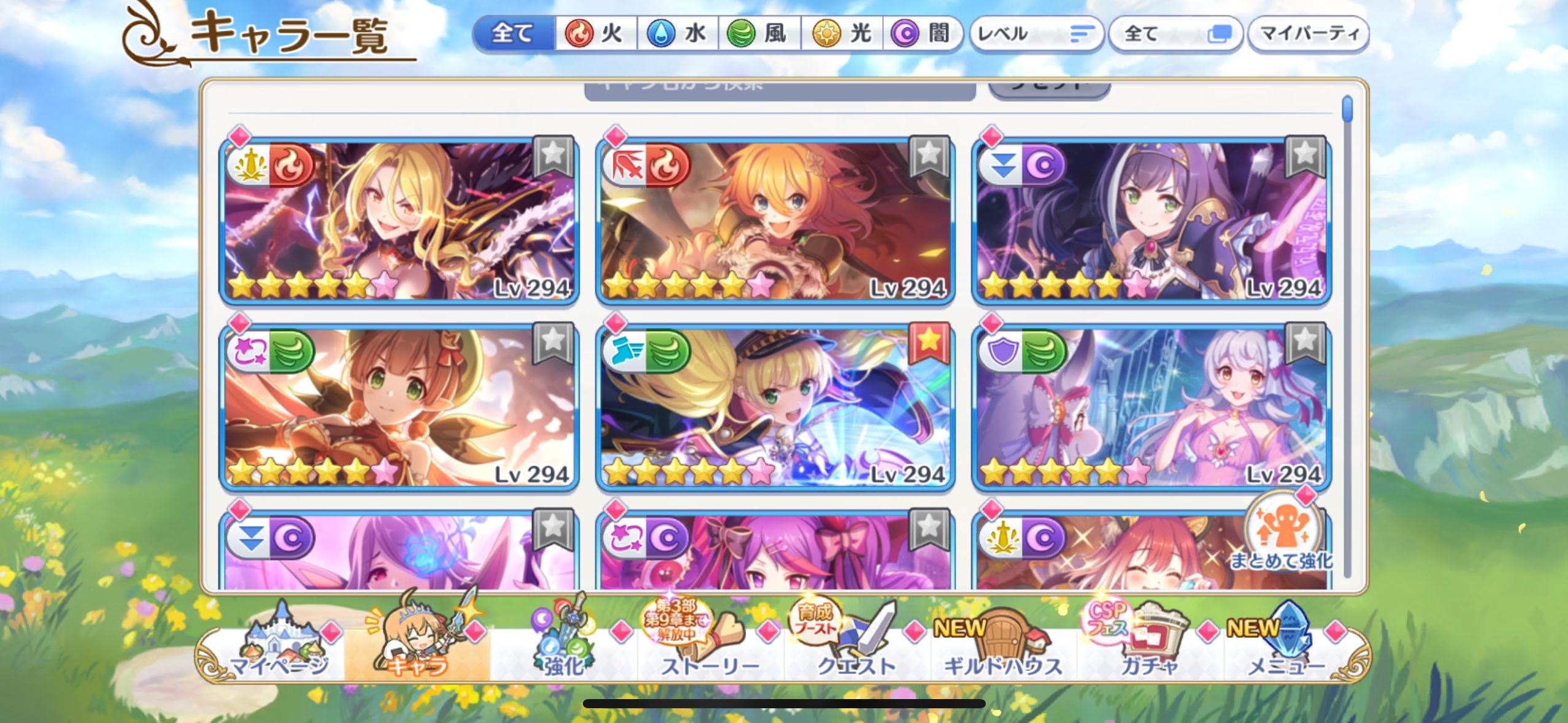The width and height of the screenshot is (1568, 723).
Task: Toggle favorite star on blonde police-cap character
Action: pos(929,341)
